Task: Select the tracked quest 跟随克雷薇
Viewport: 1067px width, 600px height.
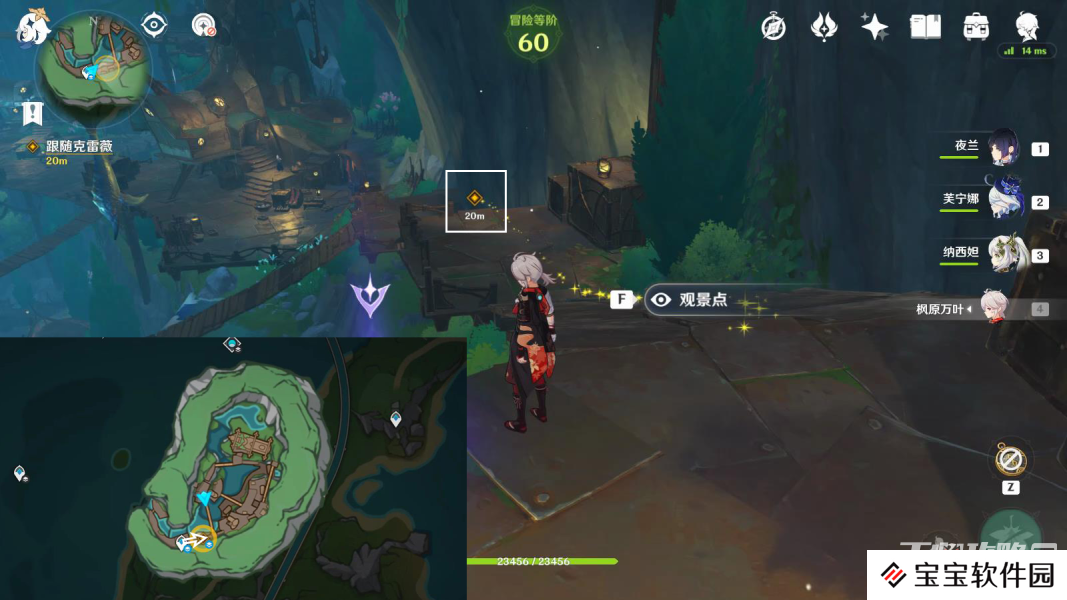Action: point(78,147)
